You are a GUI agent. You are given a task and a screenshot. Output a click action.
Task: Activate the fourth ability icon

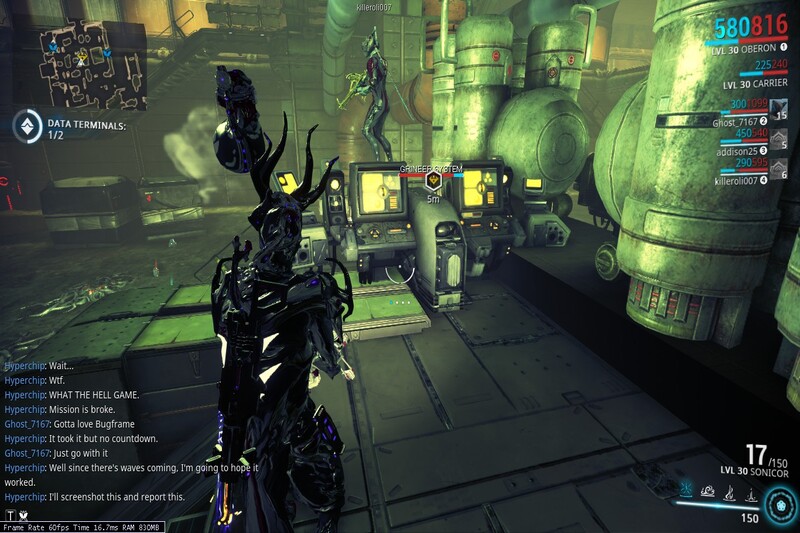pos(749,492)
